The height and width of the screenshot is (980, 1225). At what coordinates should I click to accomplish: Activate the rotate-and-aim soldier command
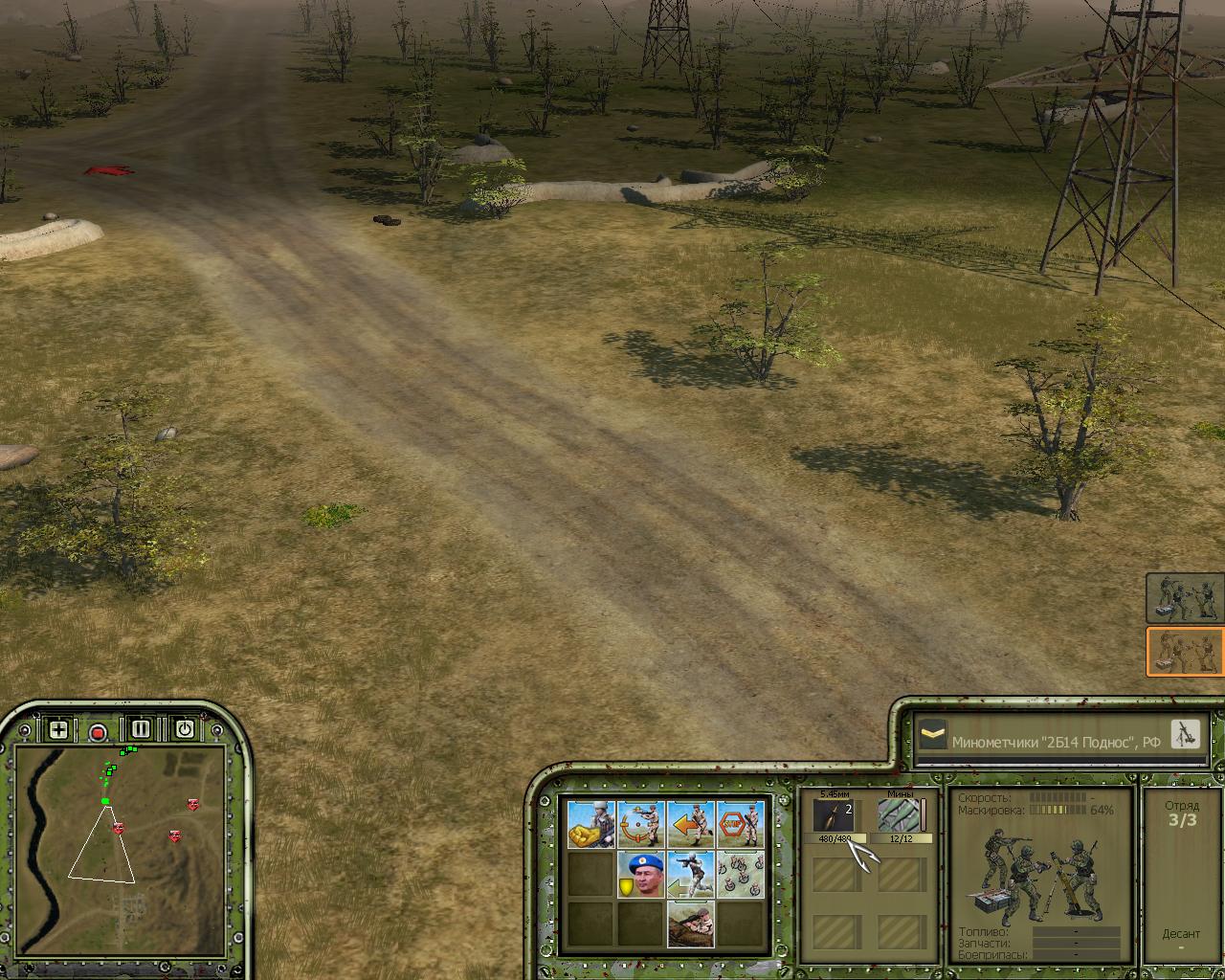640,824
